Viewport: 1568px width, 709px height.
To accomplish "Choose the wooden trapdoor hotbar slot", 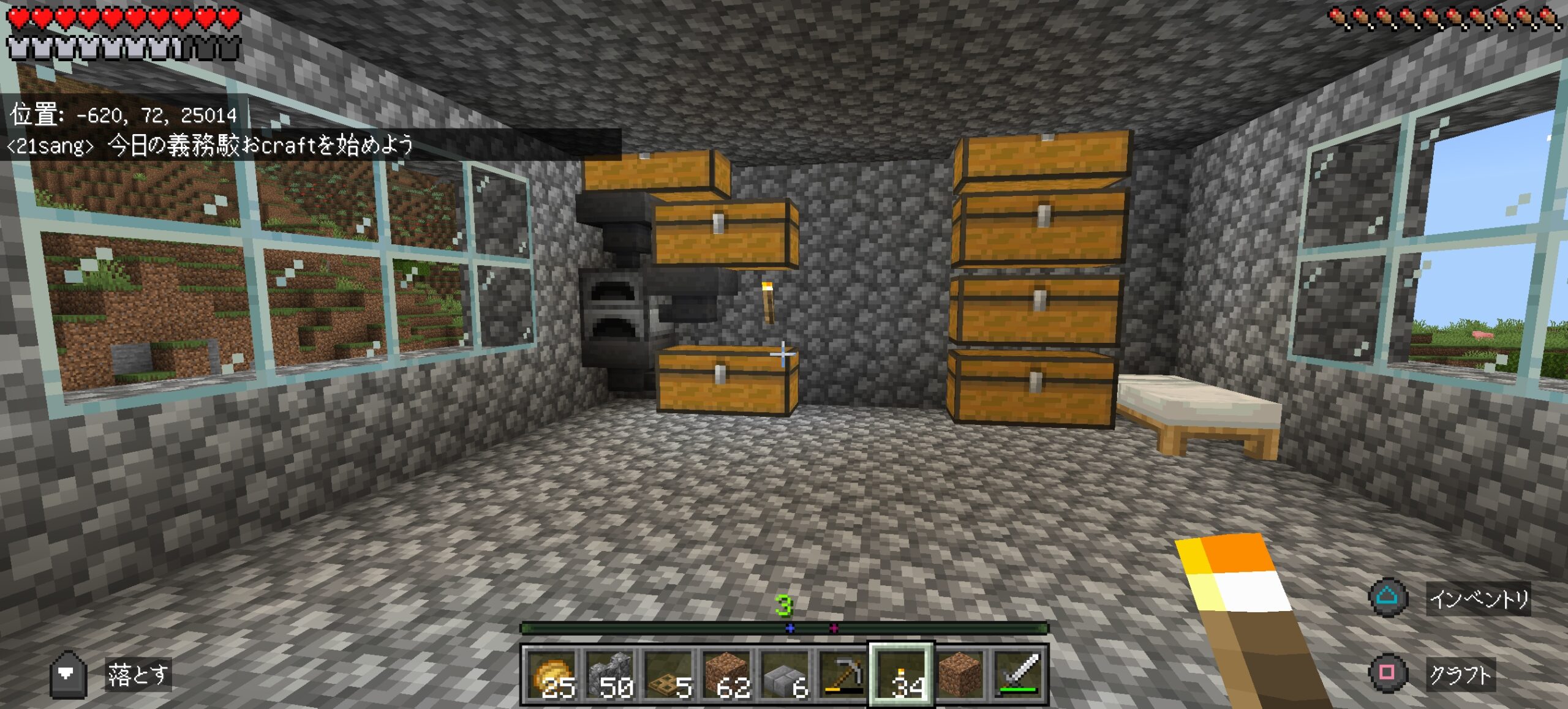I will tap(668, 674).
